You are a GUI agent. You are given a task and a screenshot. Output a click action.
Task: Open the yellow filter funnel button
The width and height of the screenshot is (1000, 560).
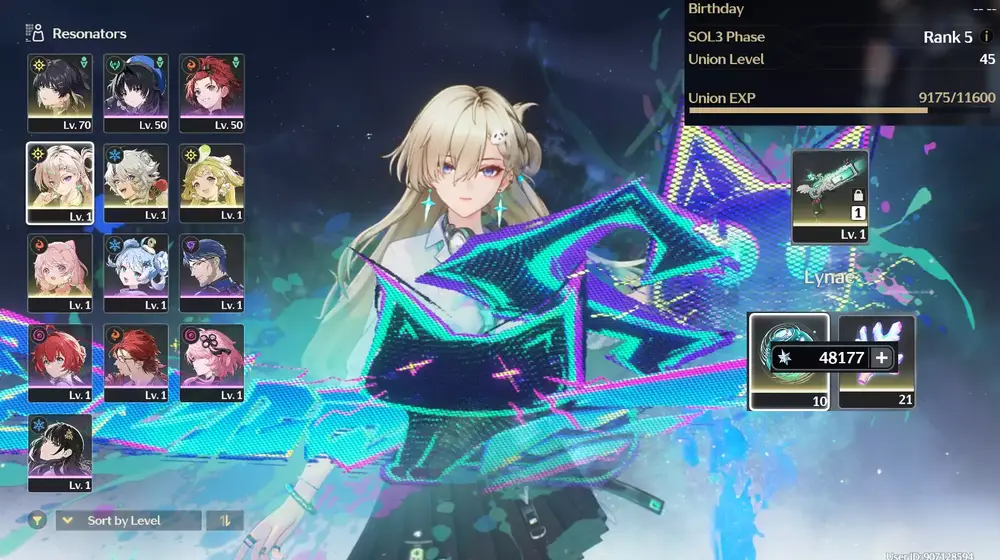(x=37, y=520)
